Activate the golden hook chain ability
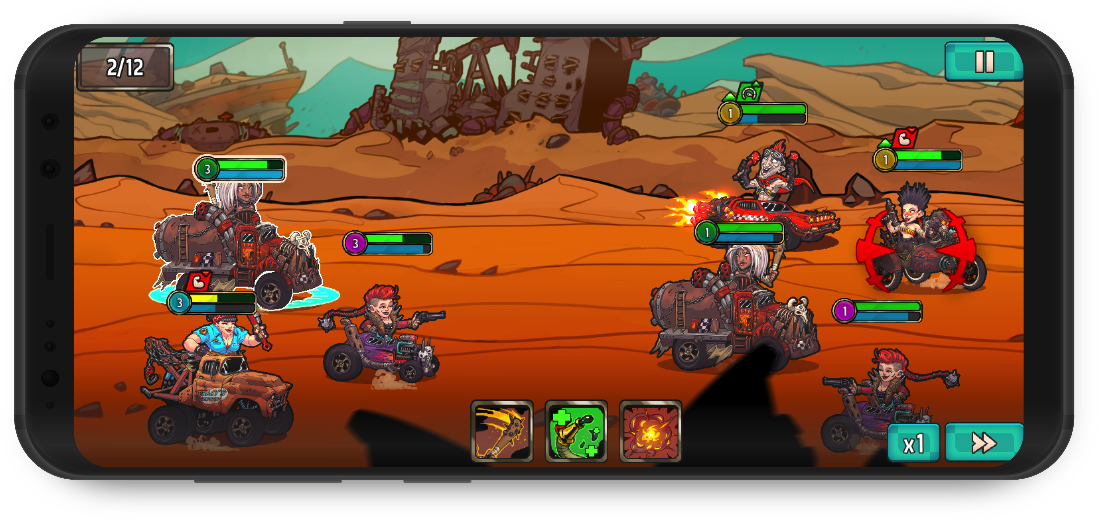This screenshot has width=1100, height=520. tap(502, 431)
